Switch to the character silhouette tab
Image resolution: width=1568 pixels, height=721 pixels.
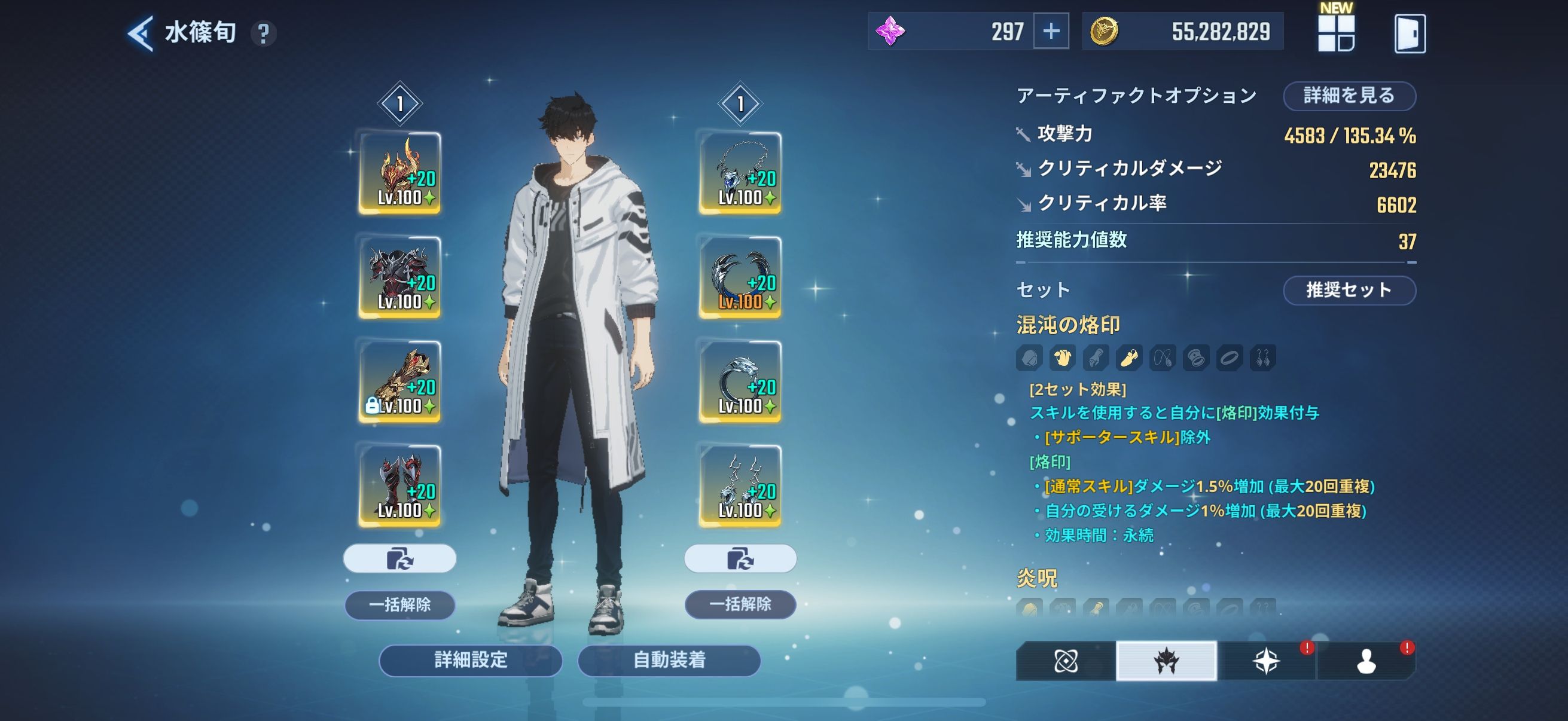tap(1366, 661)
